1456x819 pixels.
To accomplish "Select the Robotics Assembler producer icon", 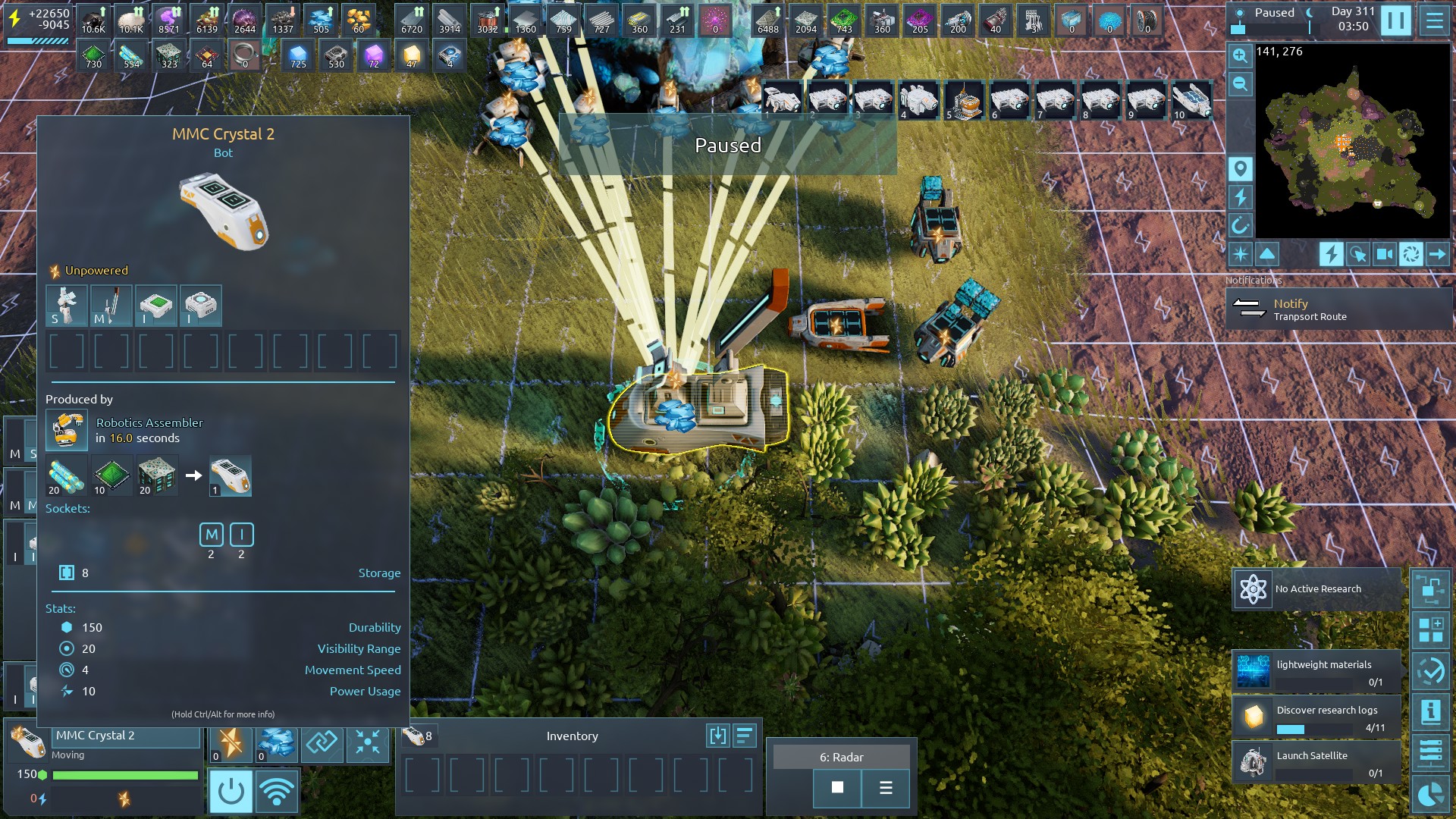I will pos(67,430).
